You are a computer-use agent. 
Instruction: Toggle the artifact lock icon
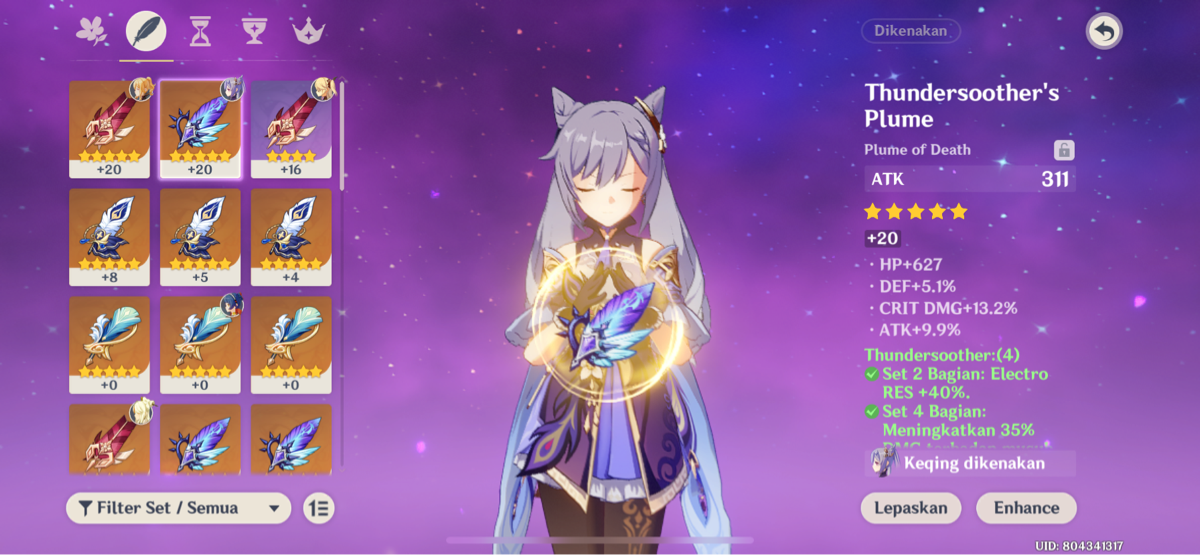click(x=1064, y=150)
